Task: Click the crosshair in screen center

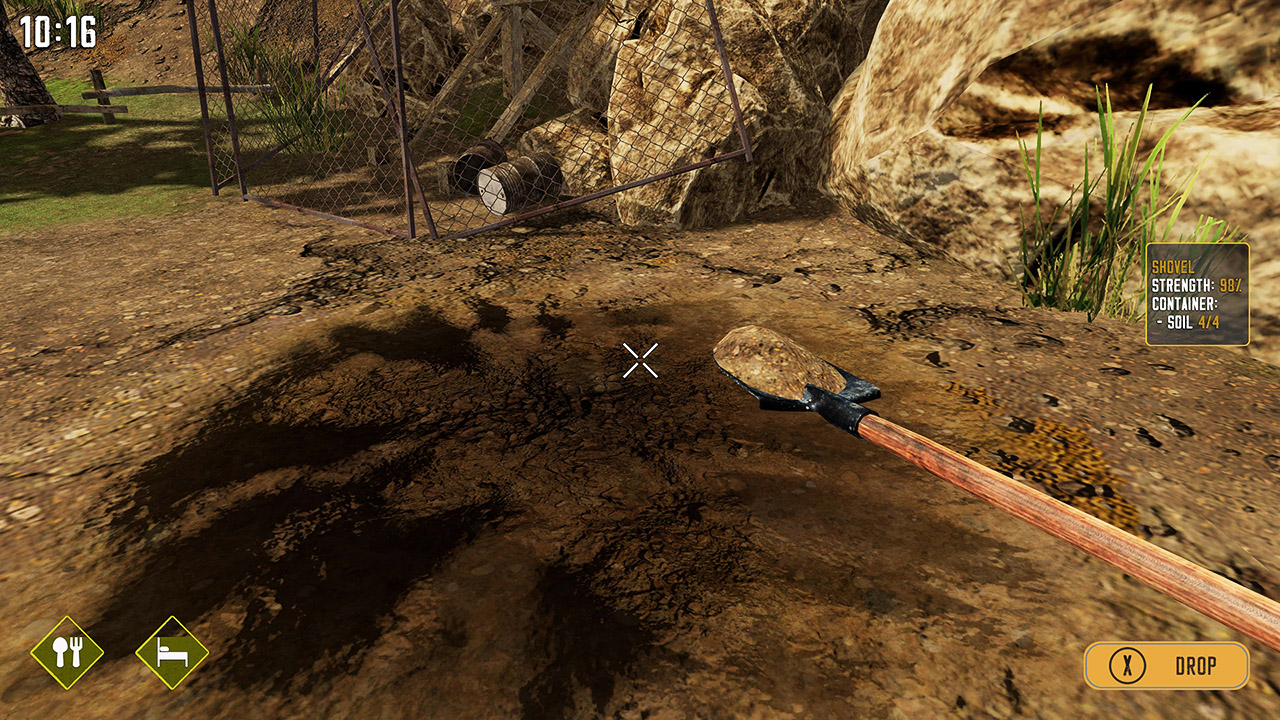Action: [640, 362]
